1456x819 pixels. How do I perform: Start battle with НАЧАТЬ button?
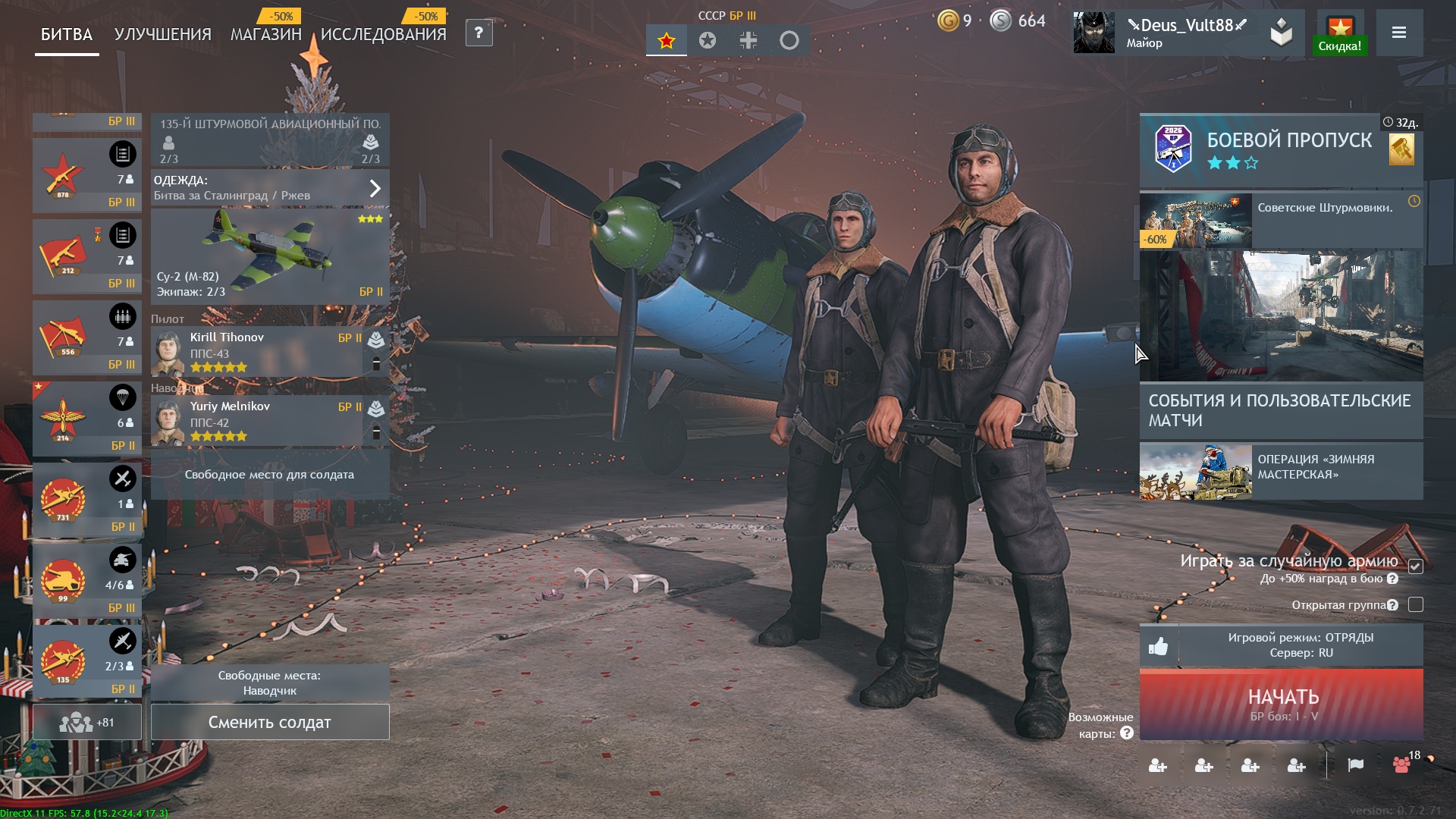[x=1282, y=704]
